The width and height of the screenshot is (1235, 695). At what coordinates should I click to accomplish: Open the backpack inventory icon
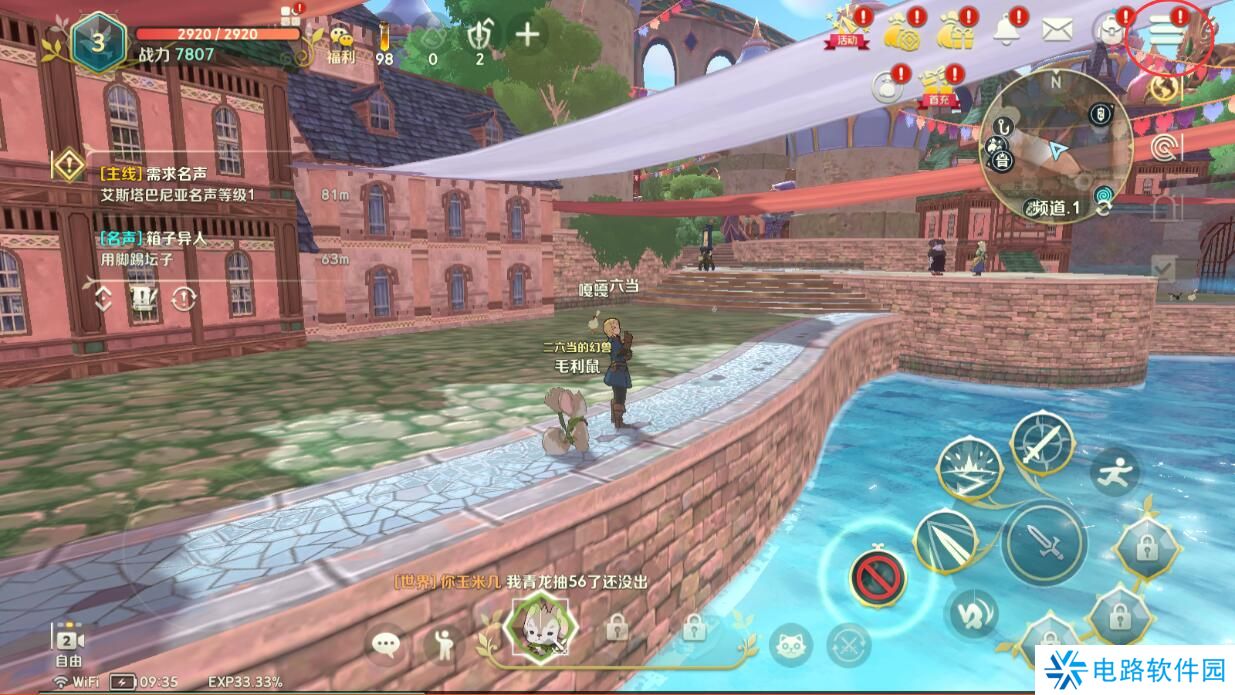[1109, 31]
